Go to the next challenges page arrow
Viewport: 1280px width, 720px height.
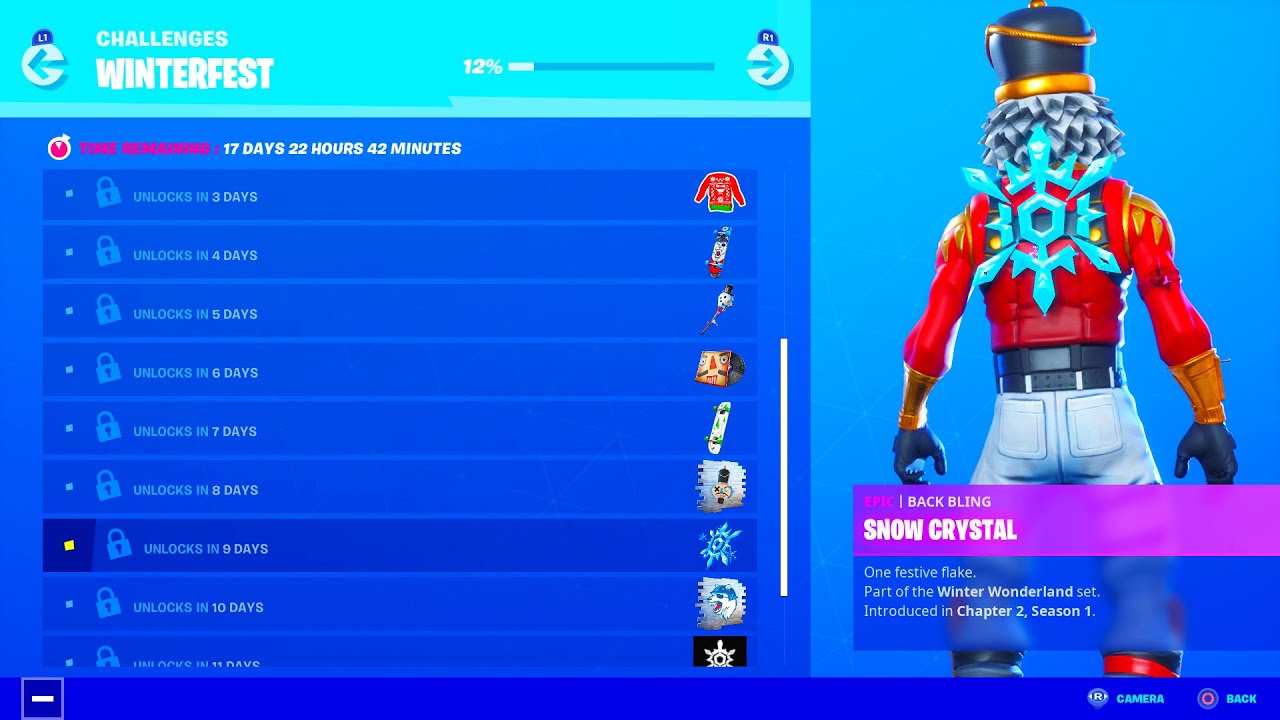768,66
